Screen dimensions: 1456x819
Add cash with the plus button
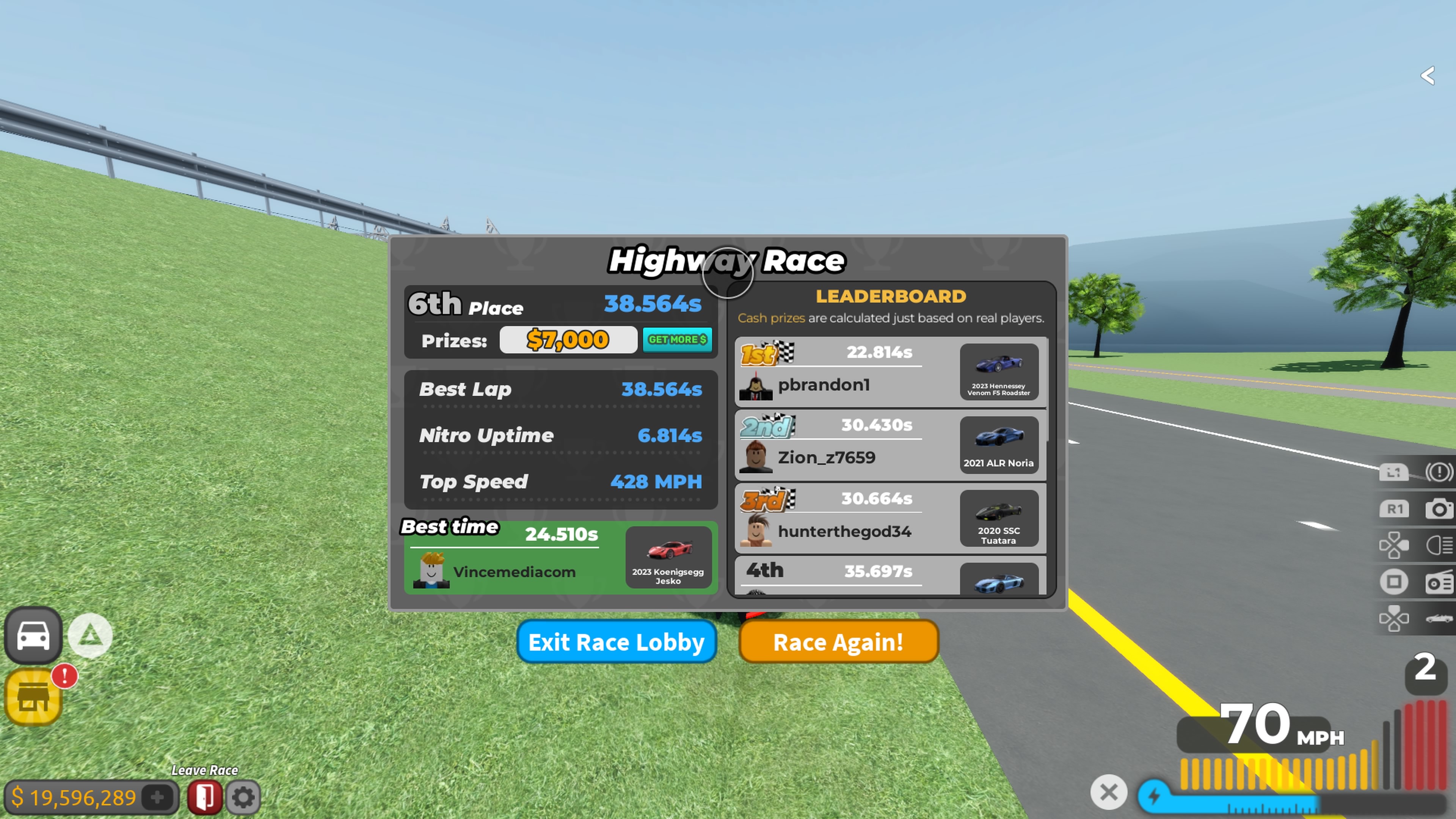(x=157, y=797)
